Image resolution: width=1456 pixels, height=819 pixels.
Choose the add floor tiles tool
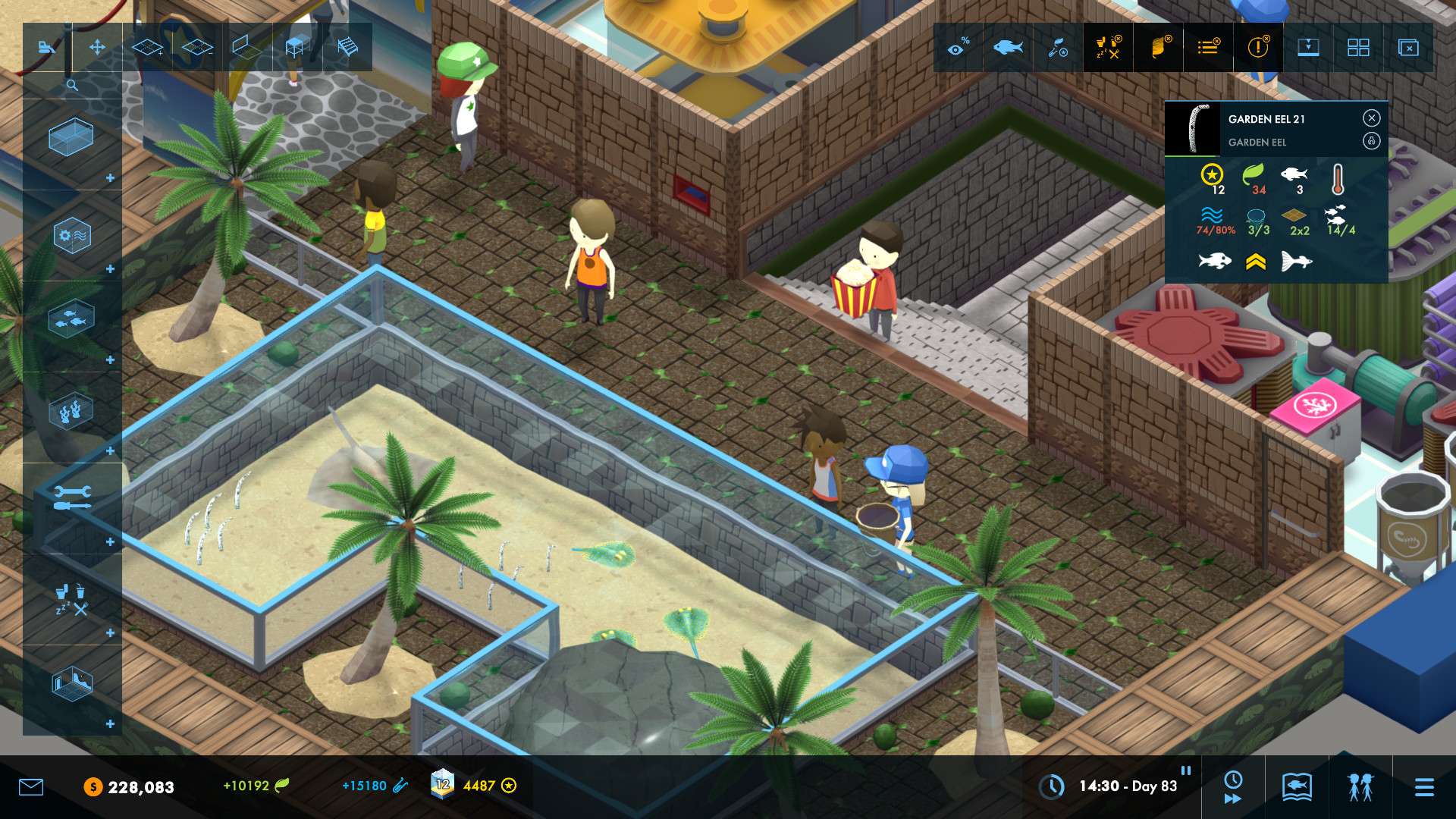(147, 47)
